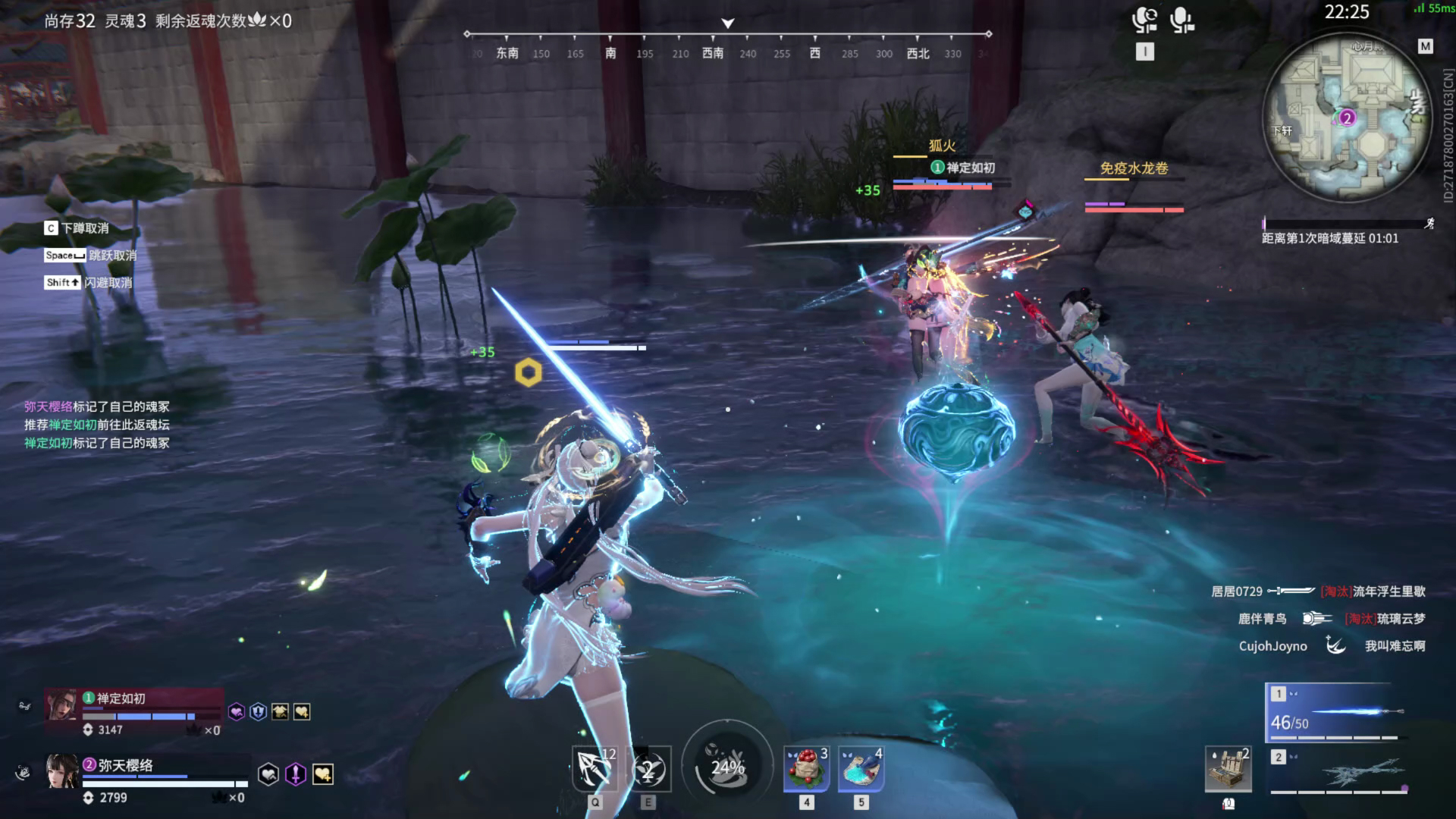Click the M map button beside minimap
Image resolution: width=1456 pixels, height=819 pixels.
(1426, 47)
